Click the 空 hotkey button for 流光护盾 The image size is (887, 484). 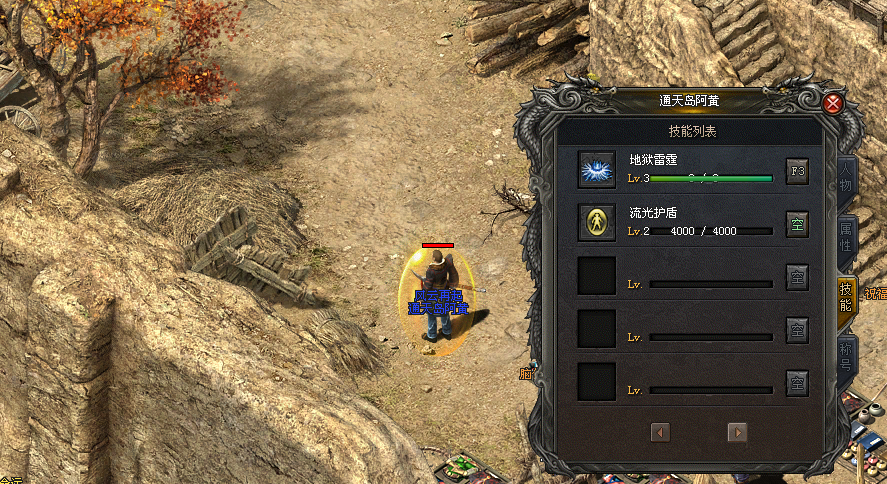pyautogui.click(x=797, y=223)
